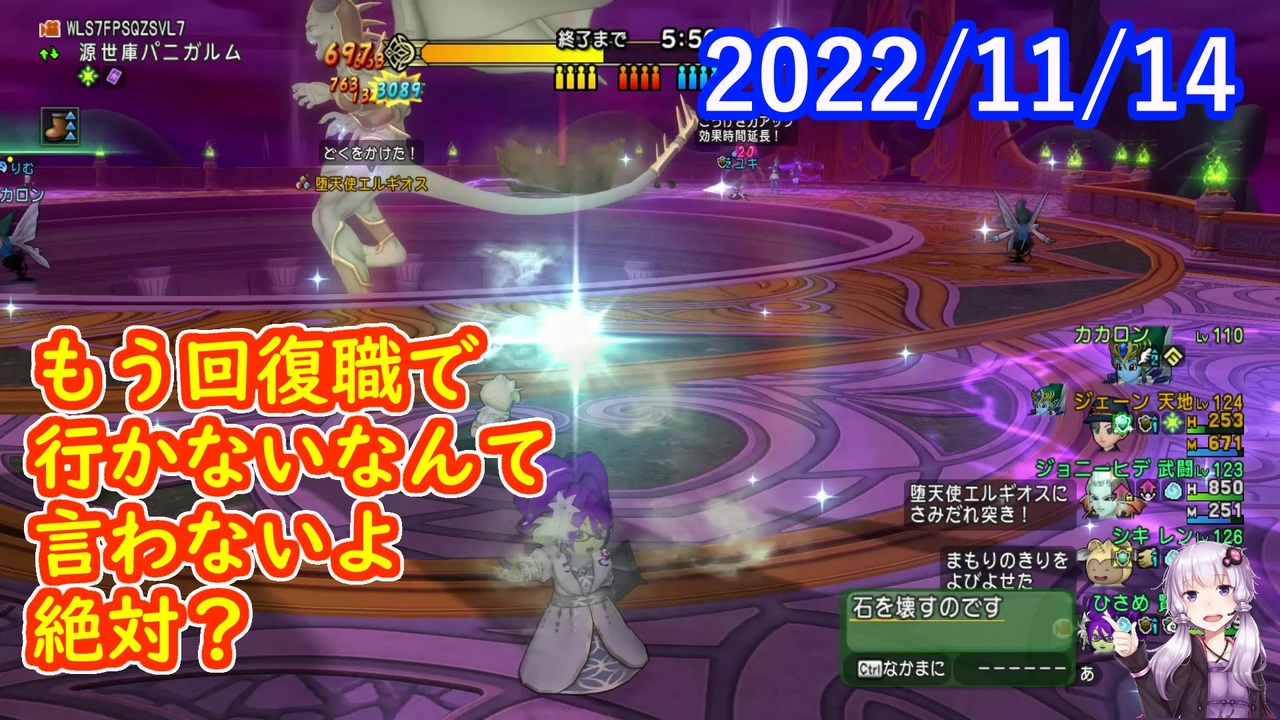
Task: Click the recording camera icon near WLS7FPSQZSVL7
Action: click(x=50, y=29)
